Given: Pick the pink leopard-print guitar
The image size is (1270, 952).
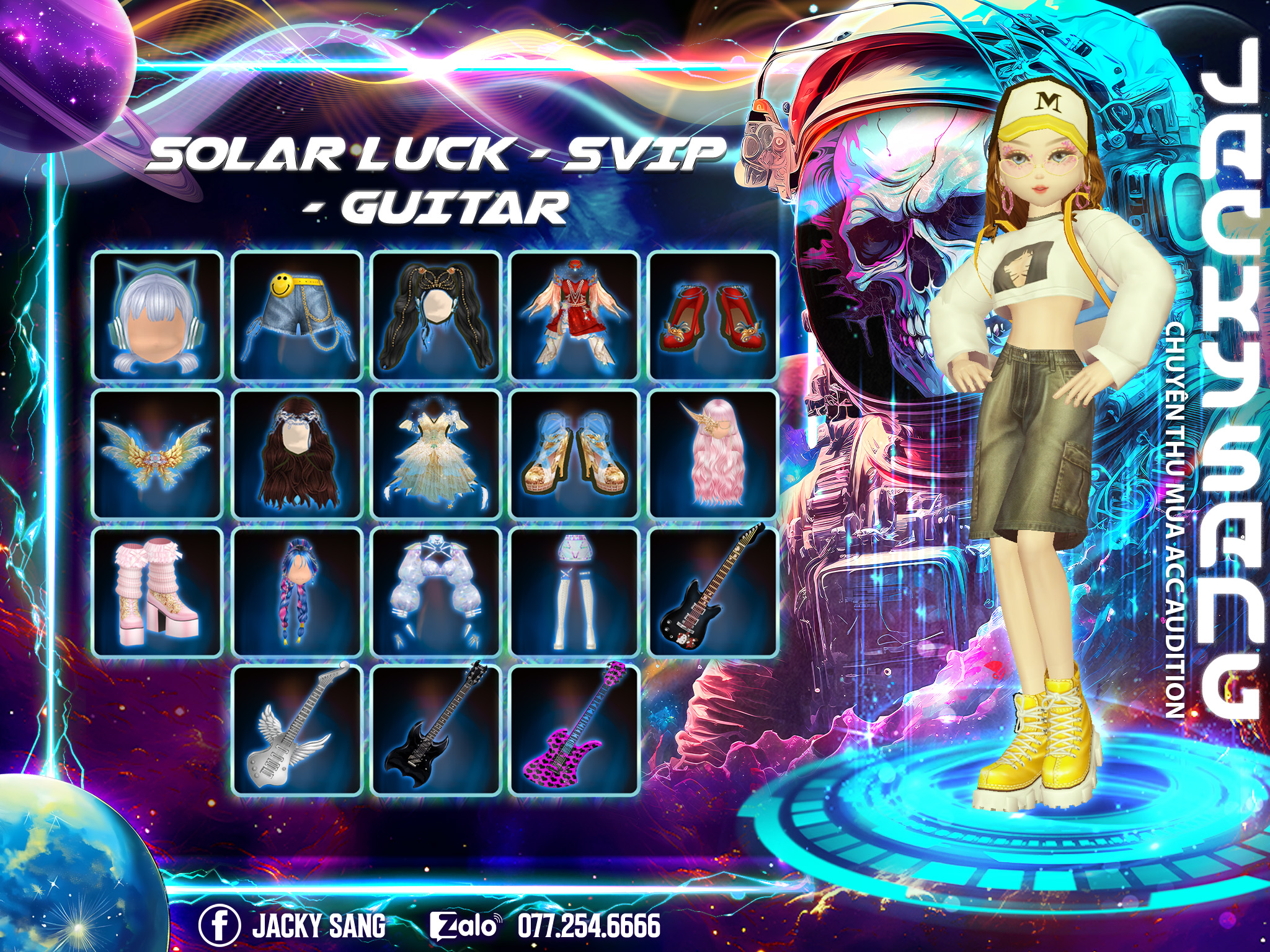Looking at the screenshot, I should [x=575, y=729].
